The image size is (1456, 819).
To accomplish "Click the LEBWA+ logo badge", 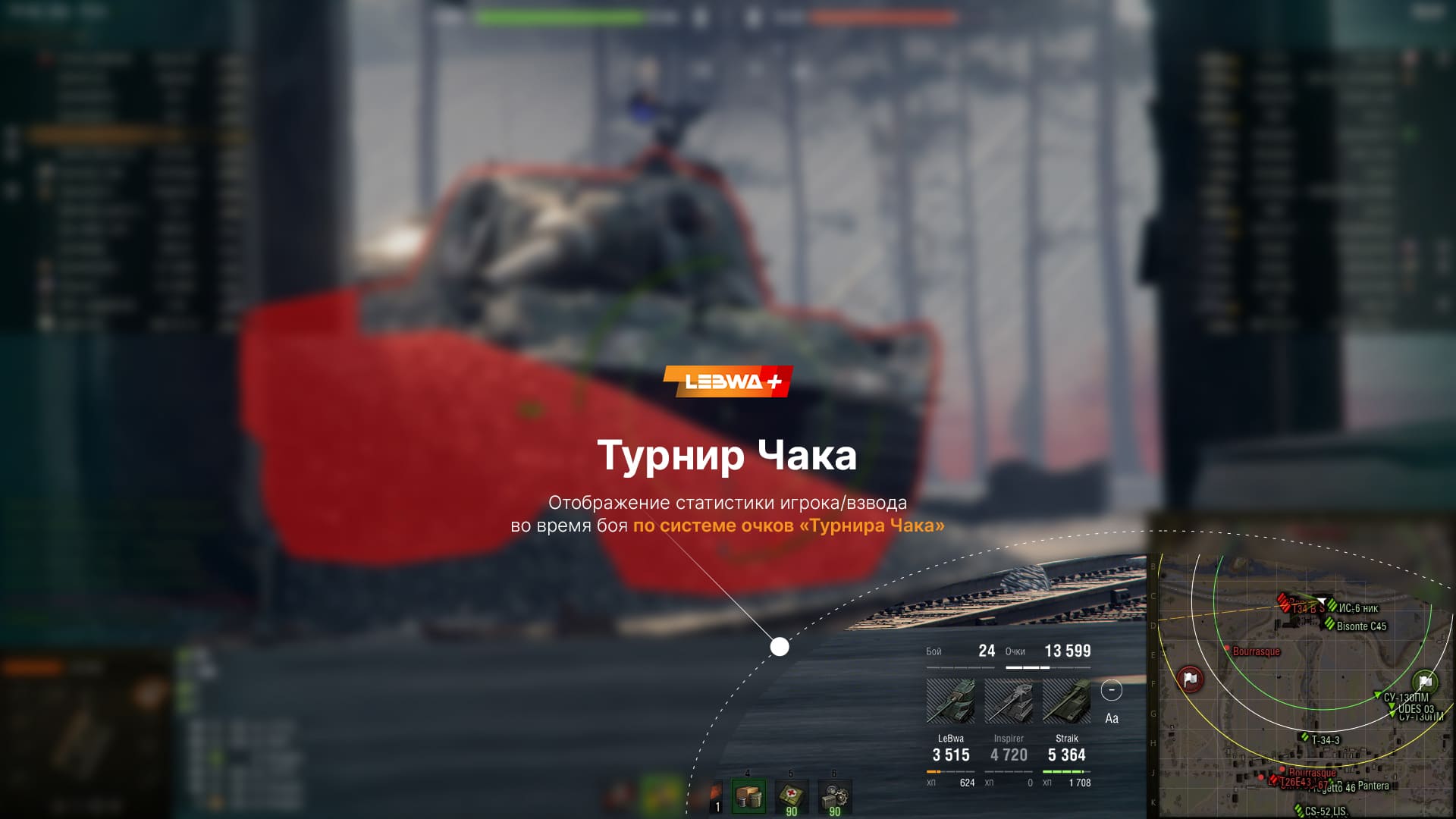I will pos(728,381).
